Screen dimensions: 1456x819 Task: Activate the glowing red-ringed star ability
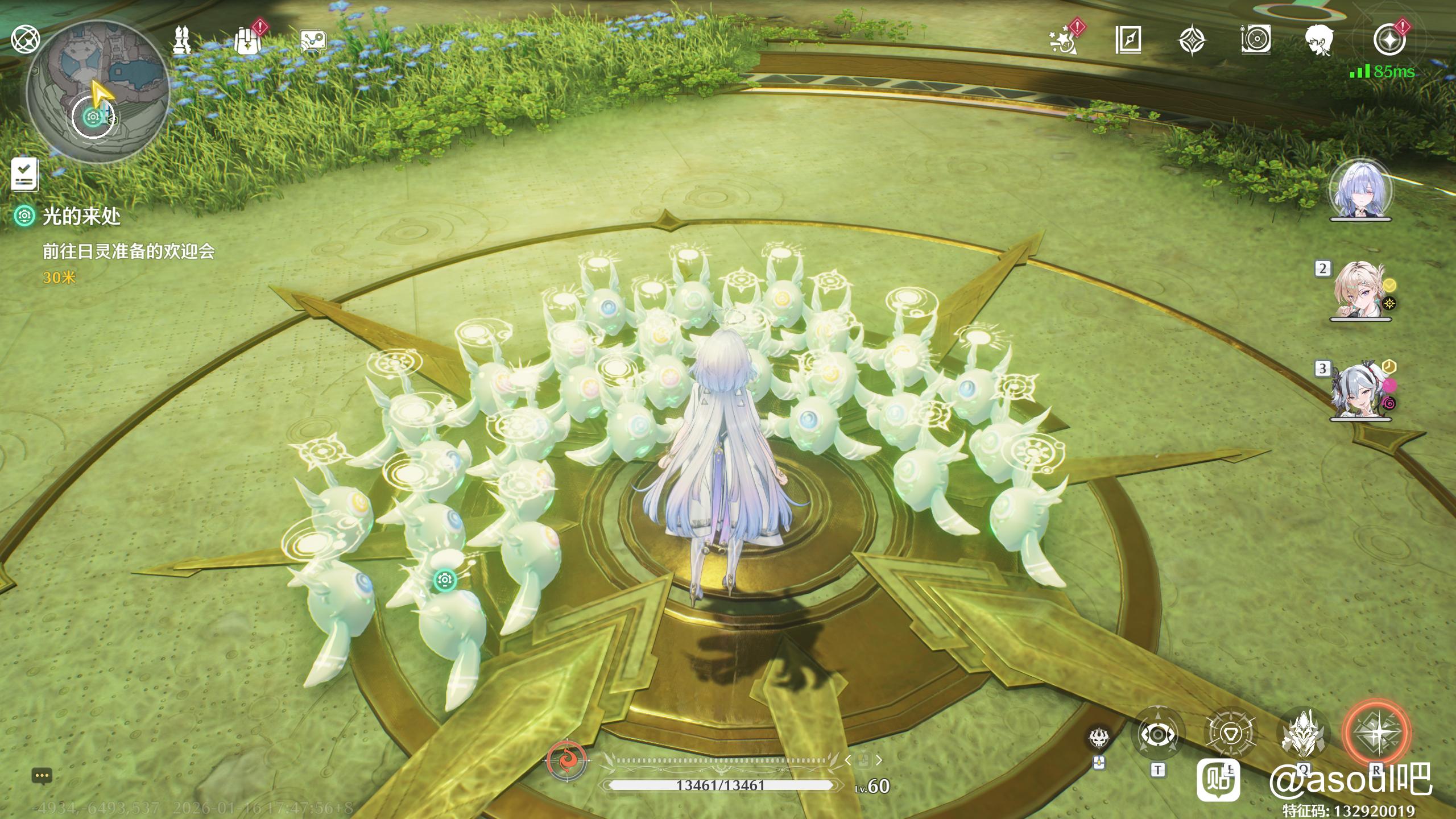1376,733
